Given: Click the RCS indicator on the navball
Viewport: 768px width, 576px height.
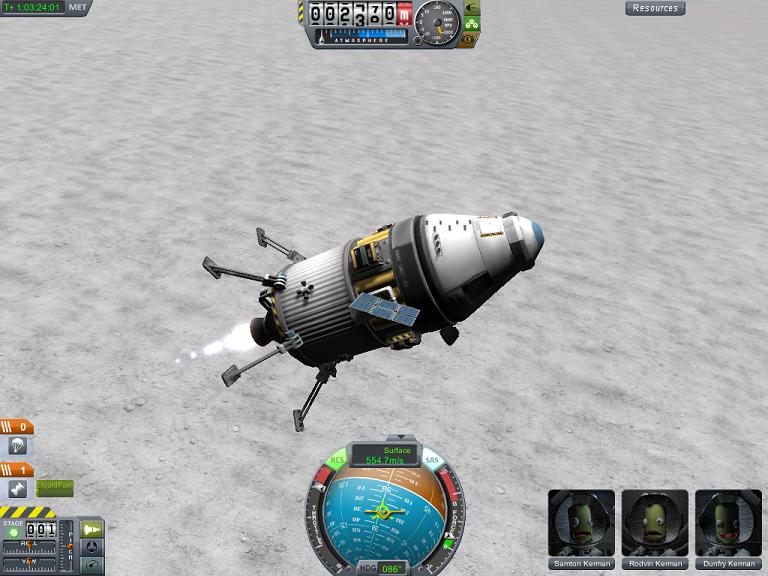Looking at the screenshot, I should (x=338, y=461).
